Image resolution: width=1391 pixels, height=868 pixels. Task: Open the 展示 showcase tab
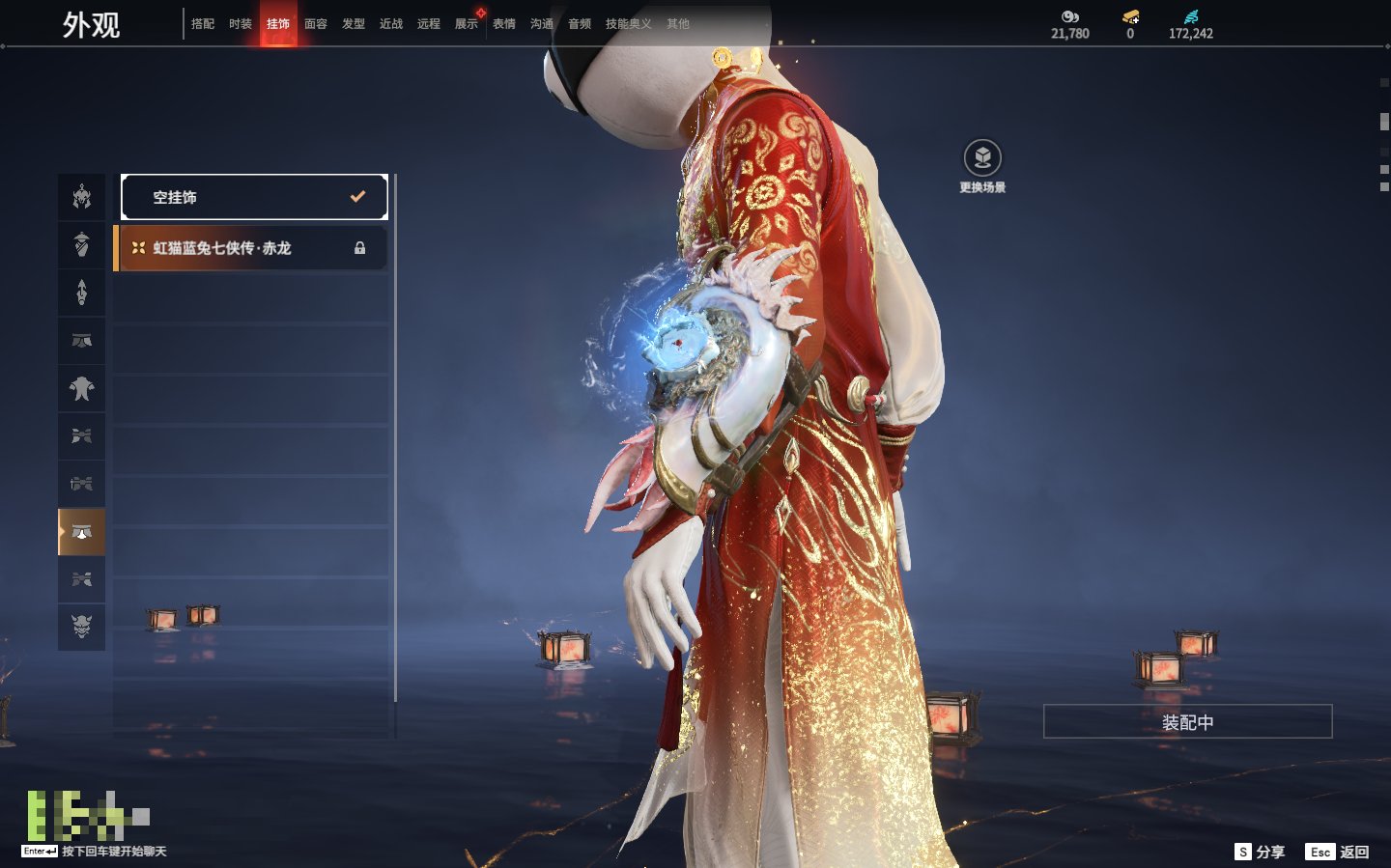(467, 24)
